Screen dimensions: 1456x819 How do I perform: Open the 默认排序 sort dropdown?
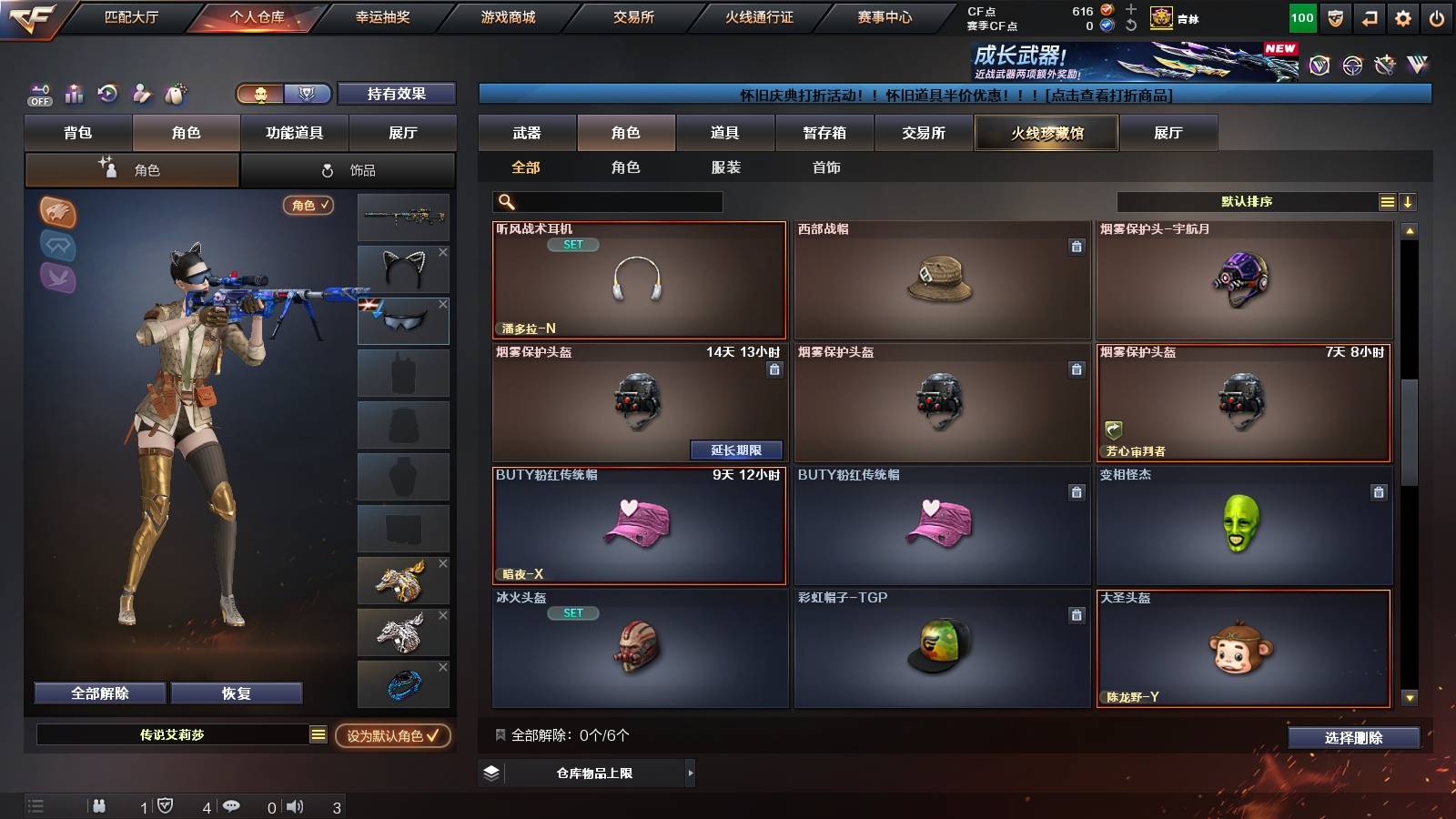click(1247, 201)
